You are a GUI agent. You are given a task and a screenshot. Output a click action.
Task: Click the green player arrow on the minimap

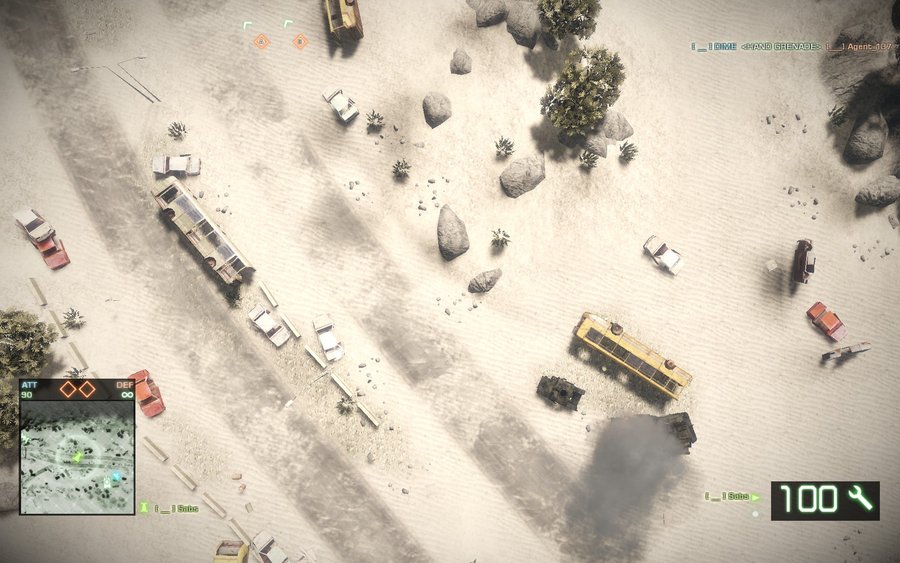tap(78, 457)
